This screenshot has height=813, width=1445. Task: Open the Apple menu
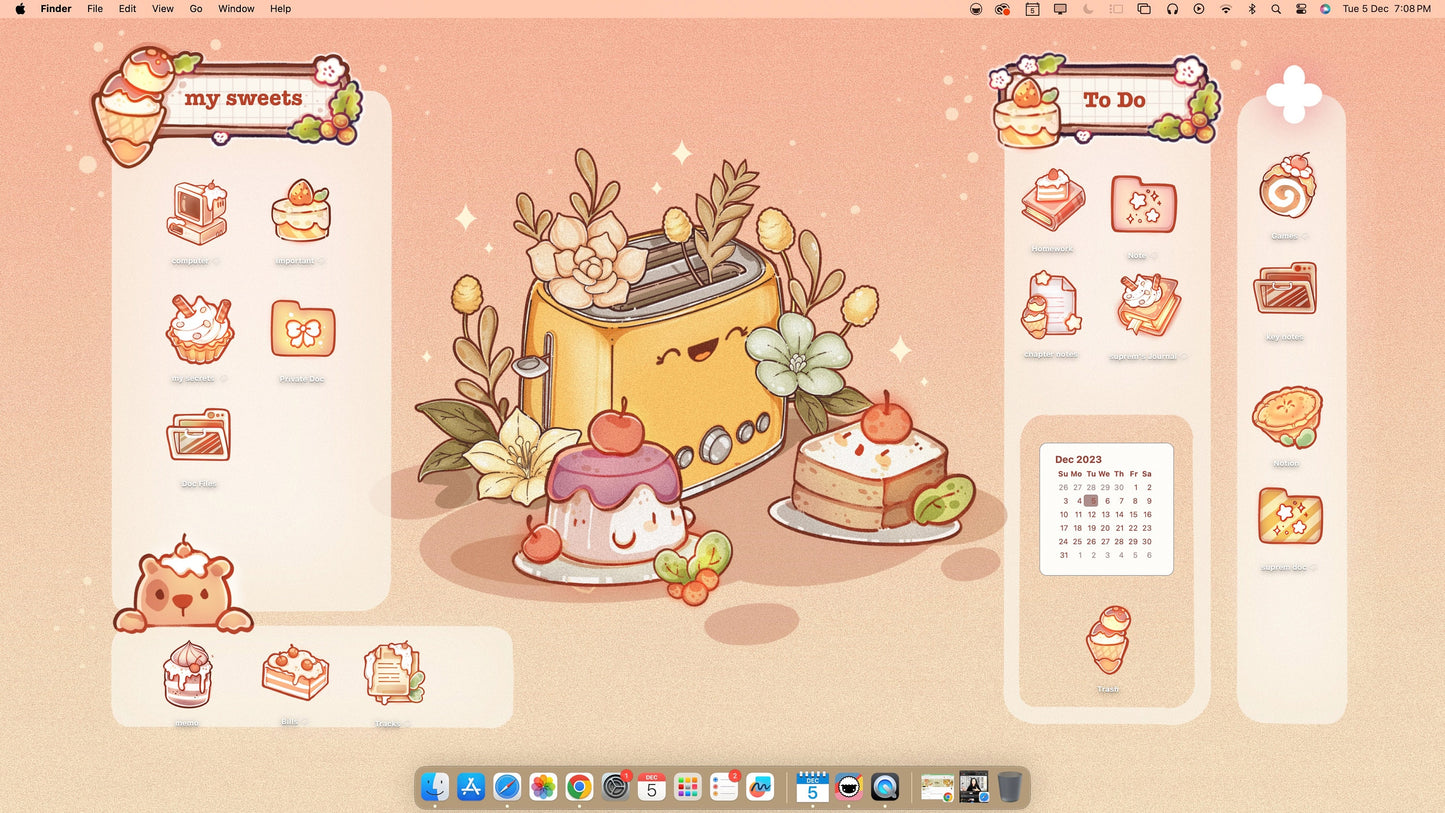[x=21, y=9]
